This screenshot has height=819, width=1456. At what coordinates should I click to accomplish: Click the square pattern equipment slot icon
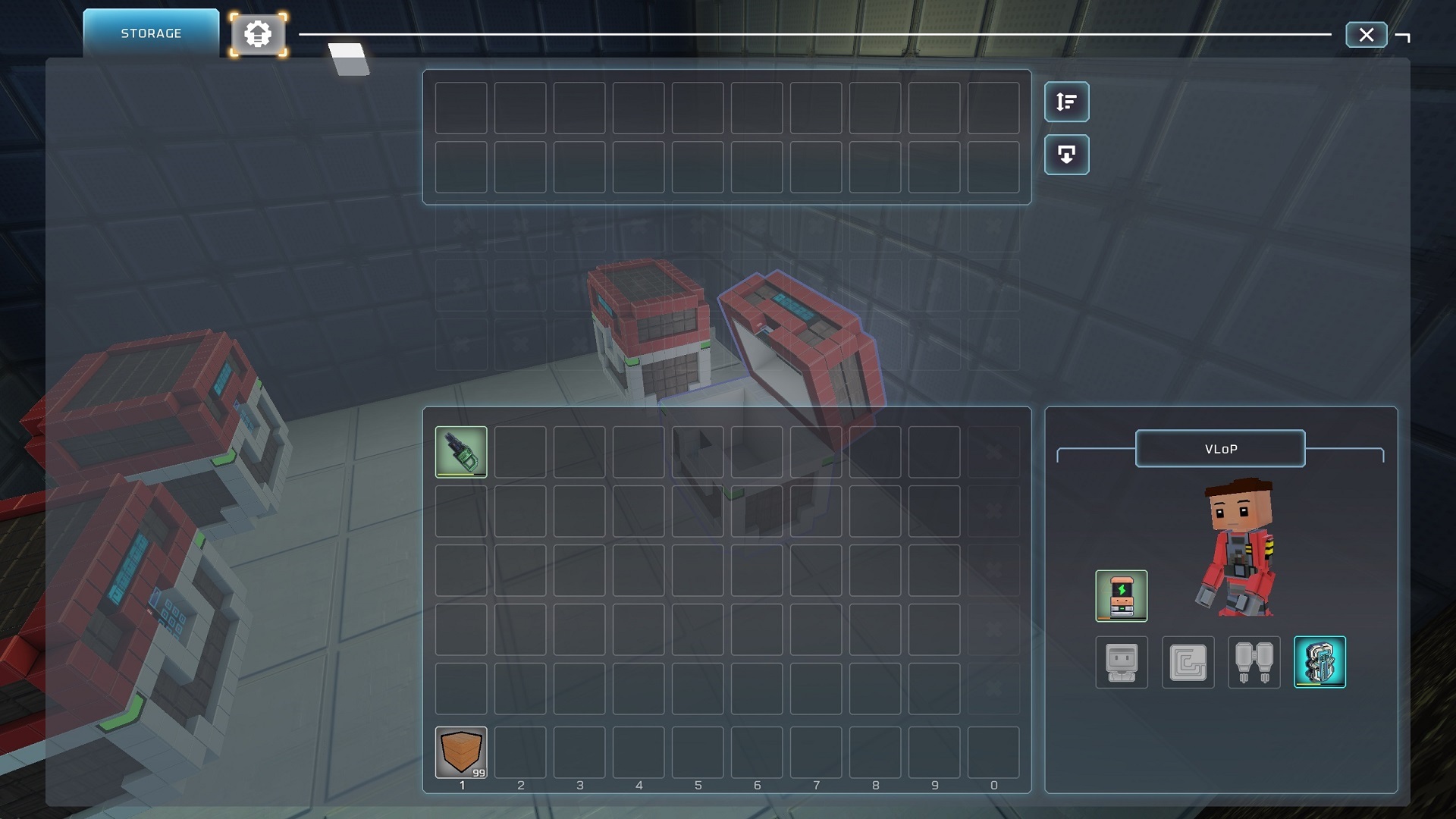[1188, 662]
